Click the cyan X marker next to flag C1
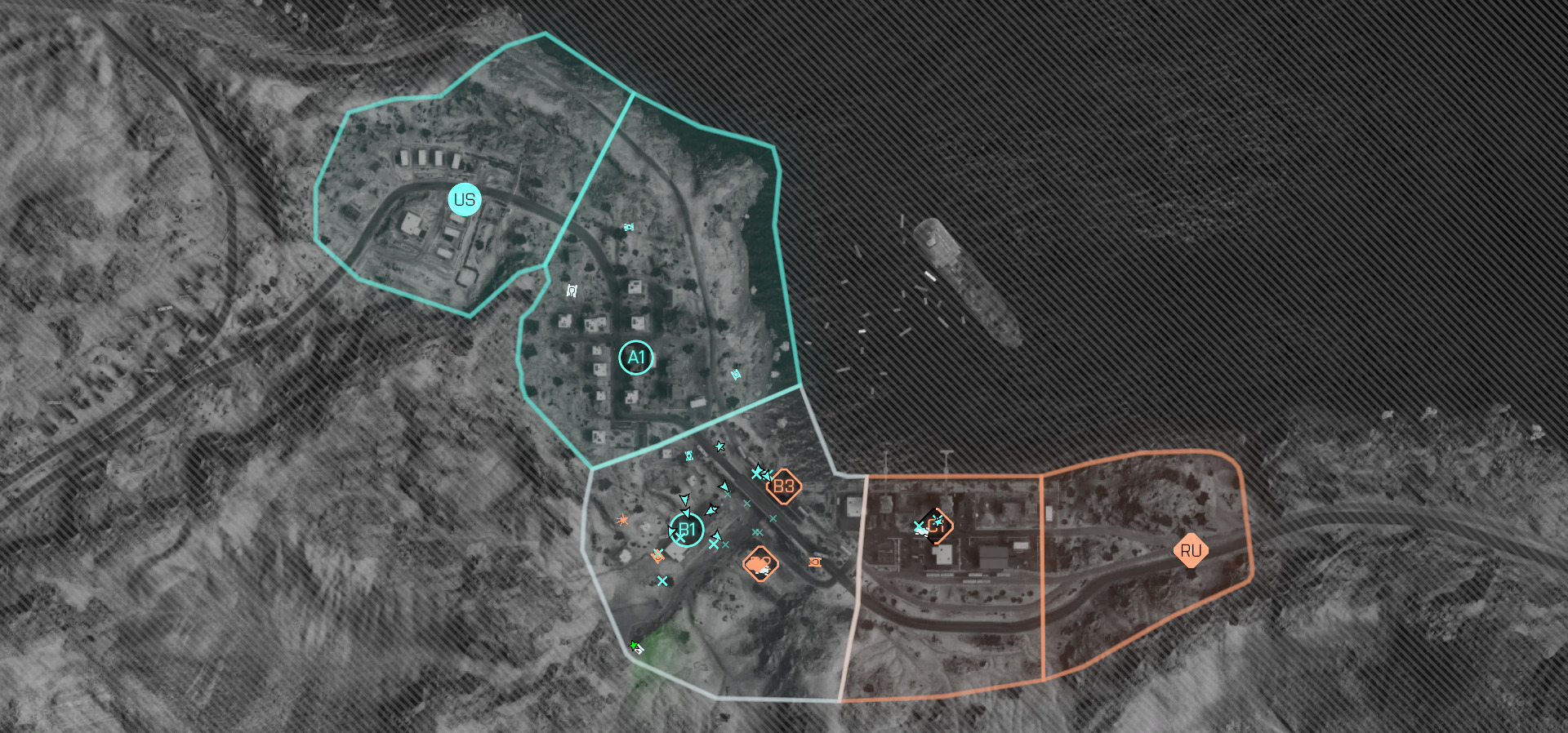This screenshot has height=733, width=1568. tap(919, 526)
